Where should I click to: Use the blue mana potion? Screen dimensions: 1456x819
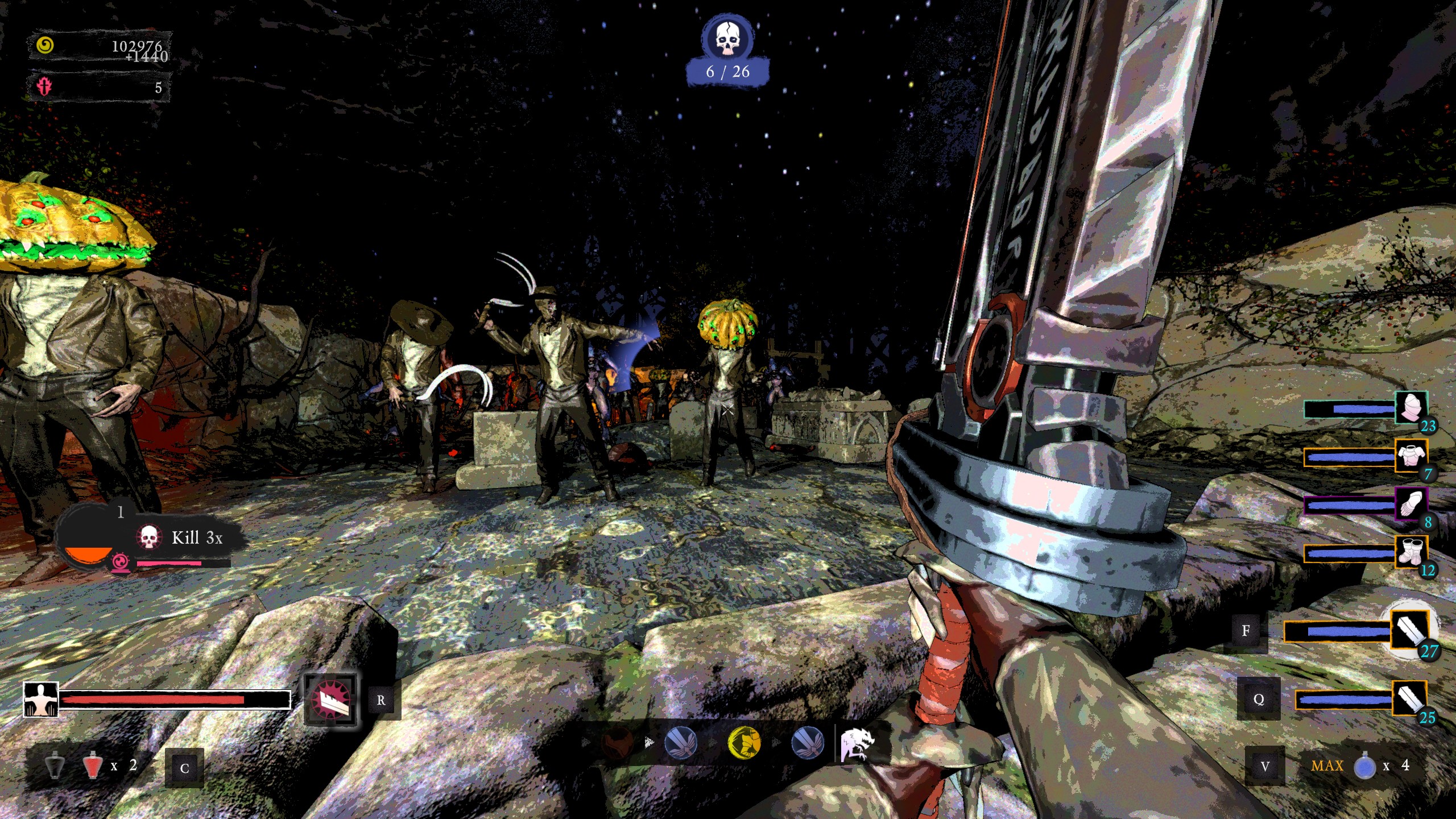click(x=1364, y=766)
